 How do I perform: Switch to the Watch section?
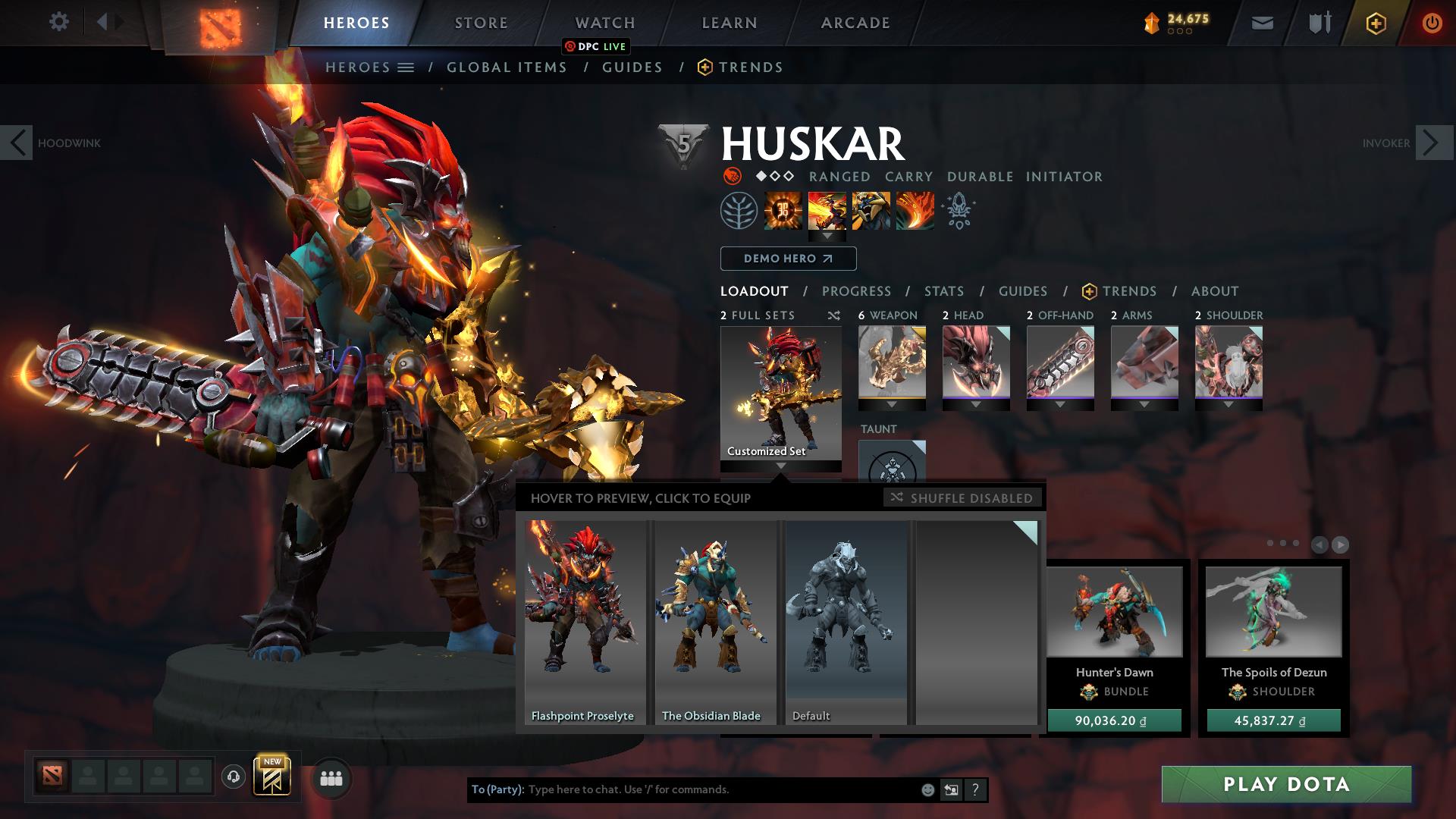point(604,23)
